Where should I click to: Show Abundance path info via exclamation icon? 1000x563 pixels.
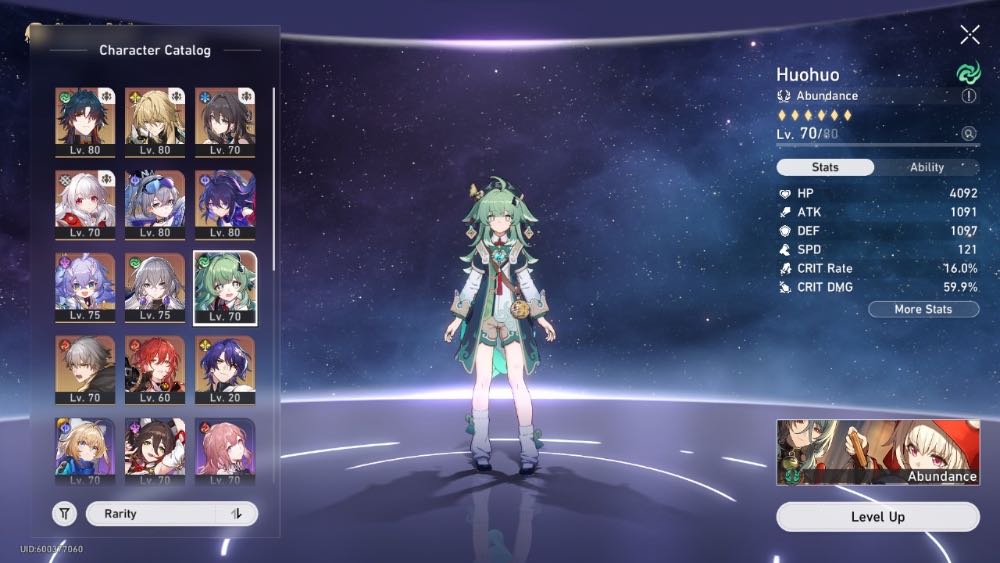[968, 96]
